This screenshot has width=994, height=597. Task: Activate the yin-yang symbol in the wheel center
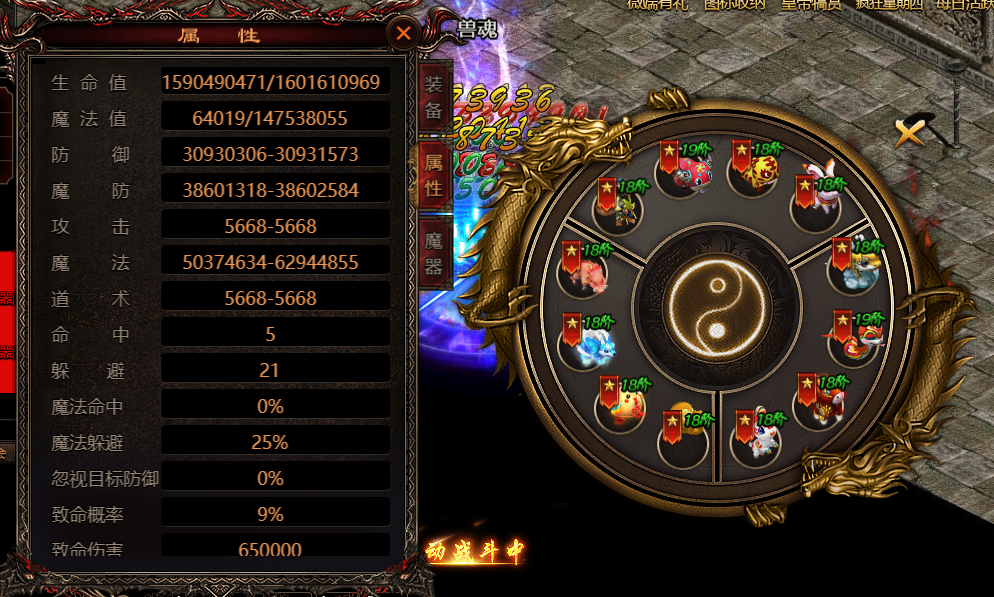(715, 306)
